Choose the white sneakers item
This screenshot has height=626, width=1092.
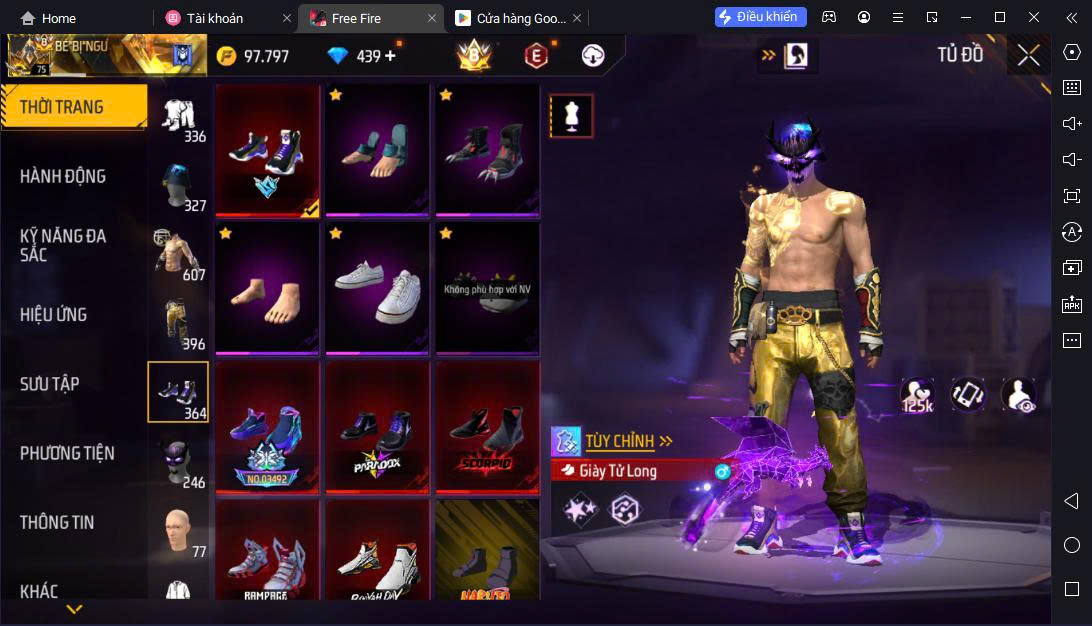(x=377, y=287)
